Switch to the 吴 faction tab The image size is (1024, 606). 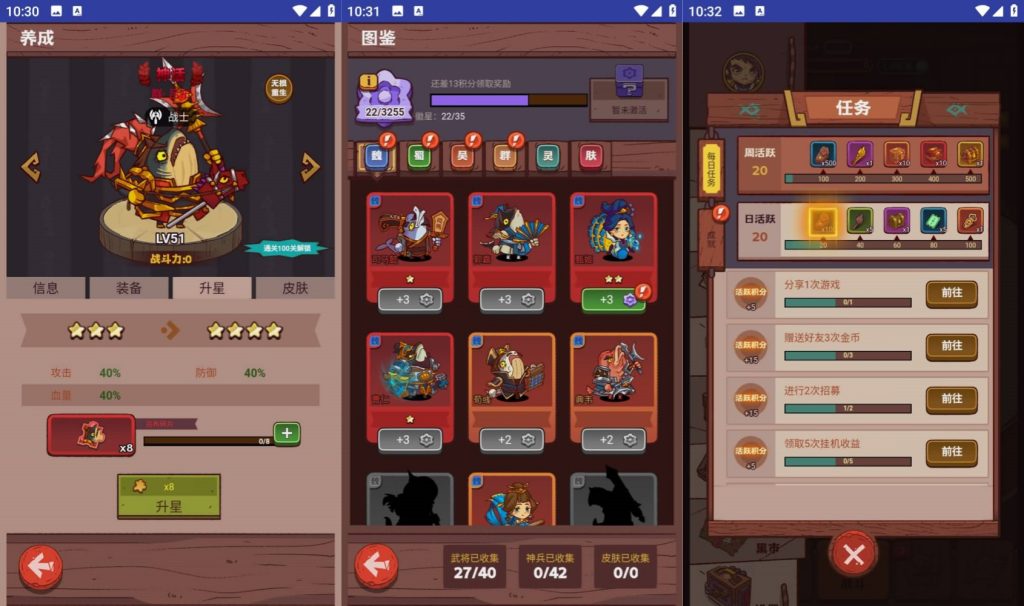point(460,156)
